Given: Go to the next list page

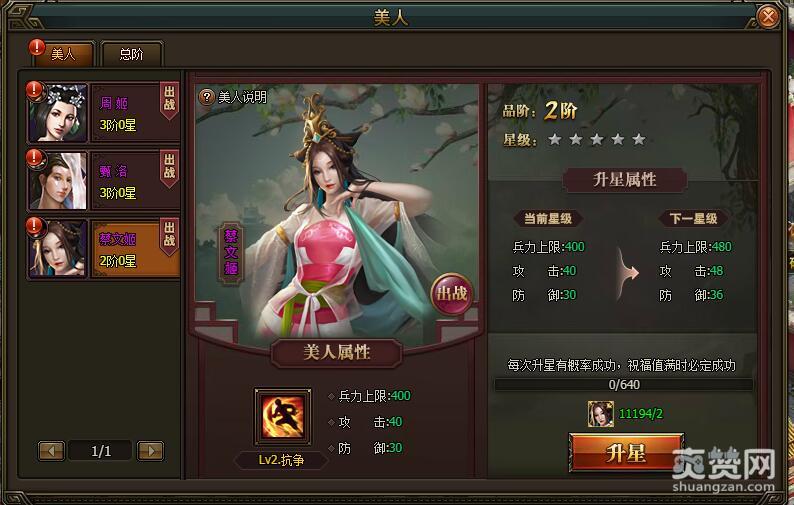Looking at the screenshot, I should [x=150, y=451].
